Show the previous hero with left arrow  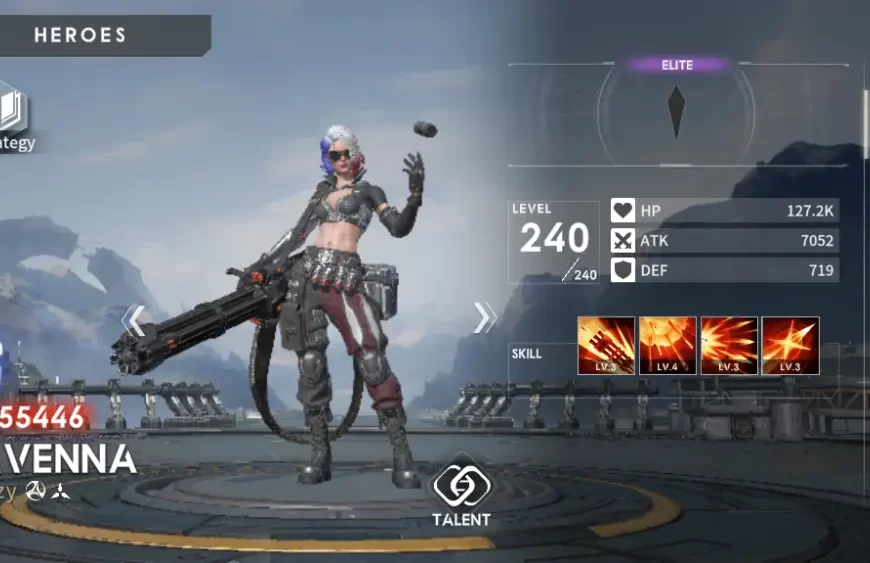(133, 320)
